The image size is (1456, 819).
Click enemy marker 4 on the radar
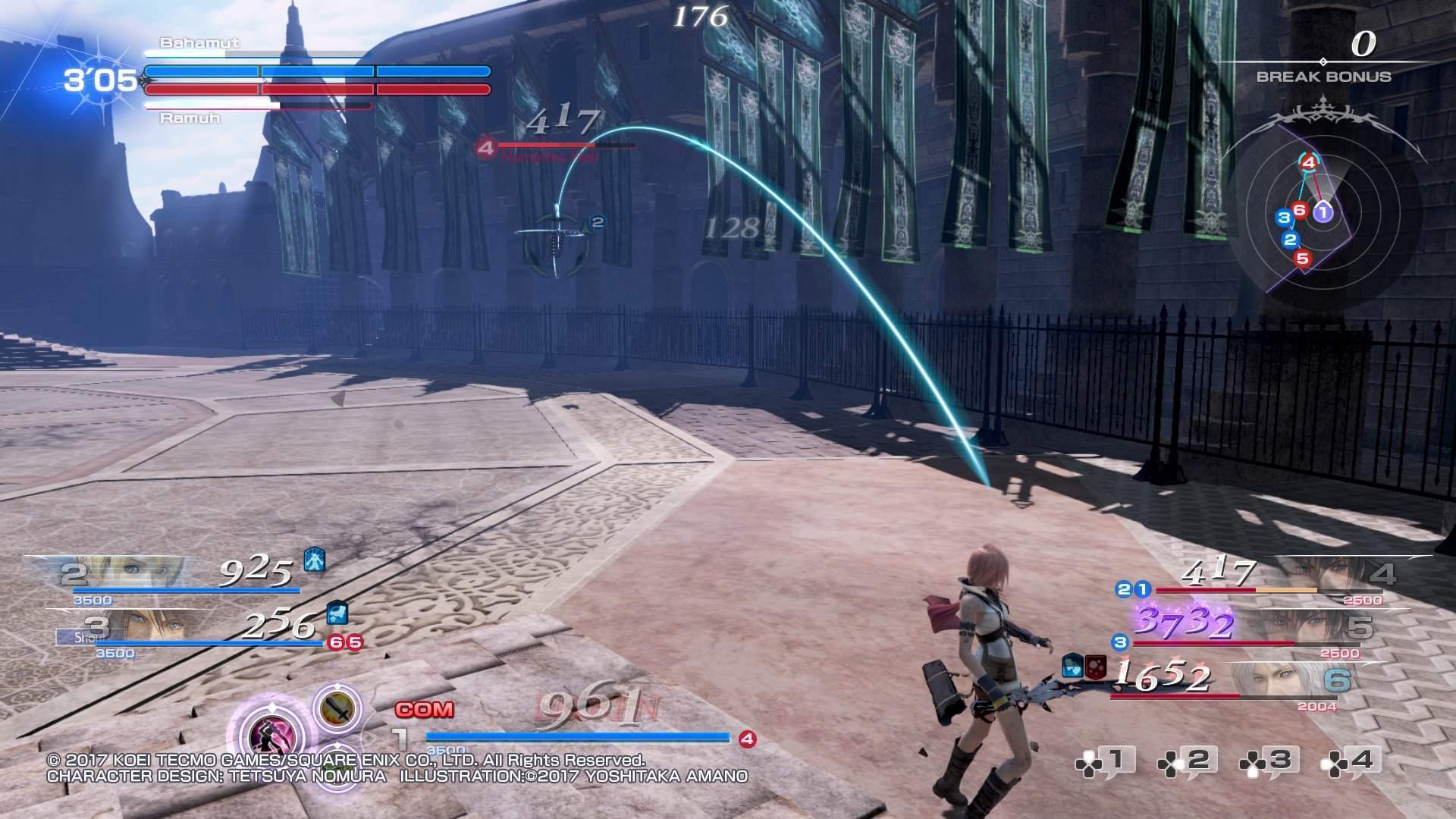point(1308,161)
